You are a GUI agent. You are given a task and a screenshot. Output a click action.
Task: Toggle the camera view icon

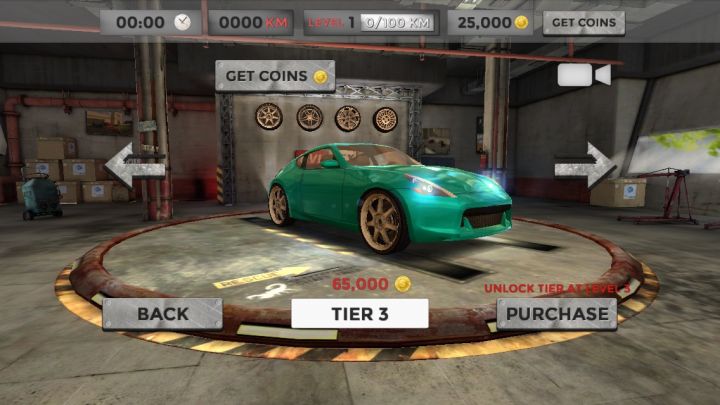click(x=583, y=76)
